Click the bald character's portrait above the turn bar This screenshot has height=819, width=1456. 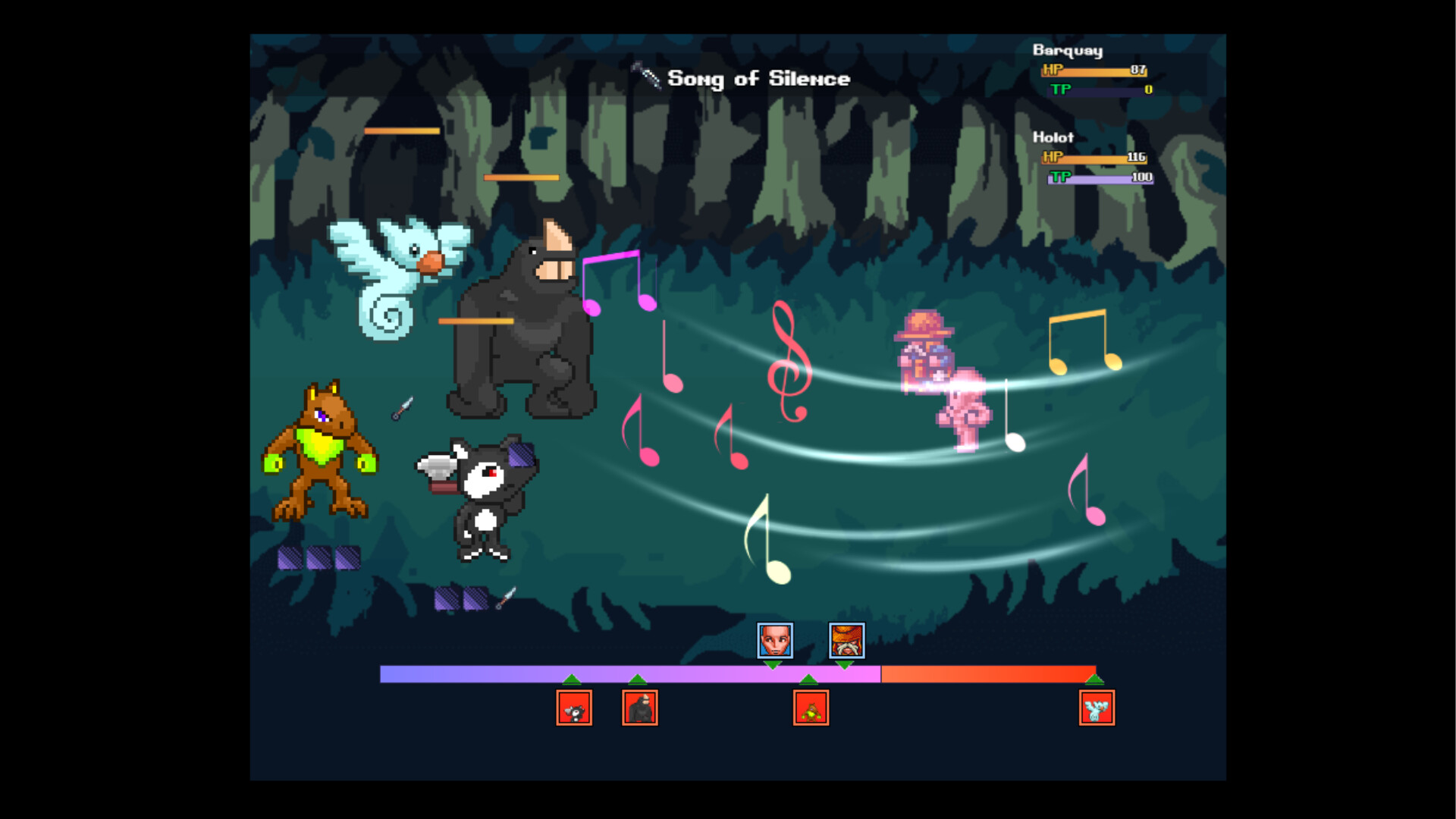(x=773, y=642)
